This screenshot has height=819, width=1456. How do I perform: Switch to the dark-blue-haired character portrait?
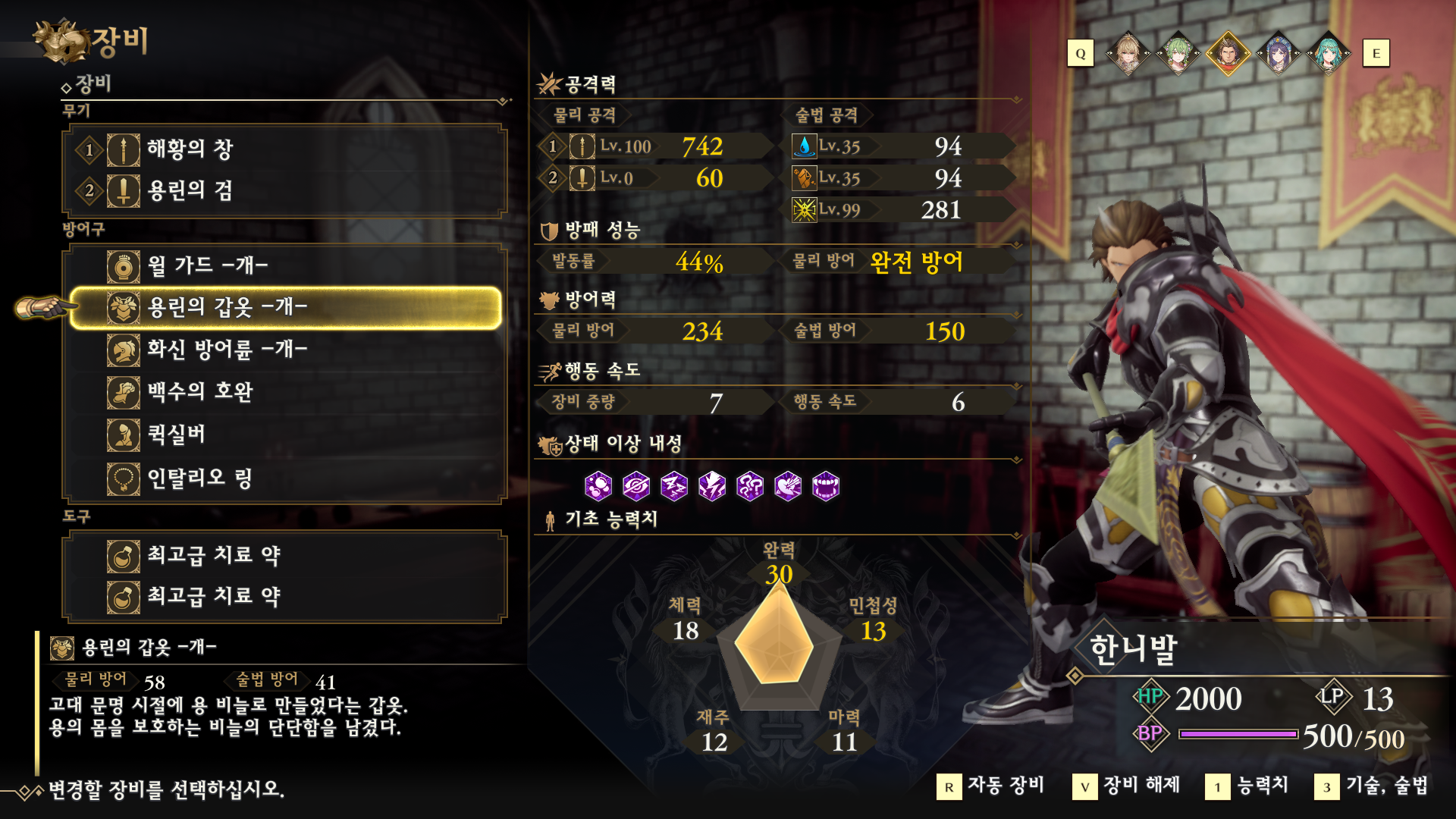click(x=1279, y=54)
